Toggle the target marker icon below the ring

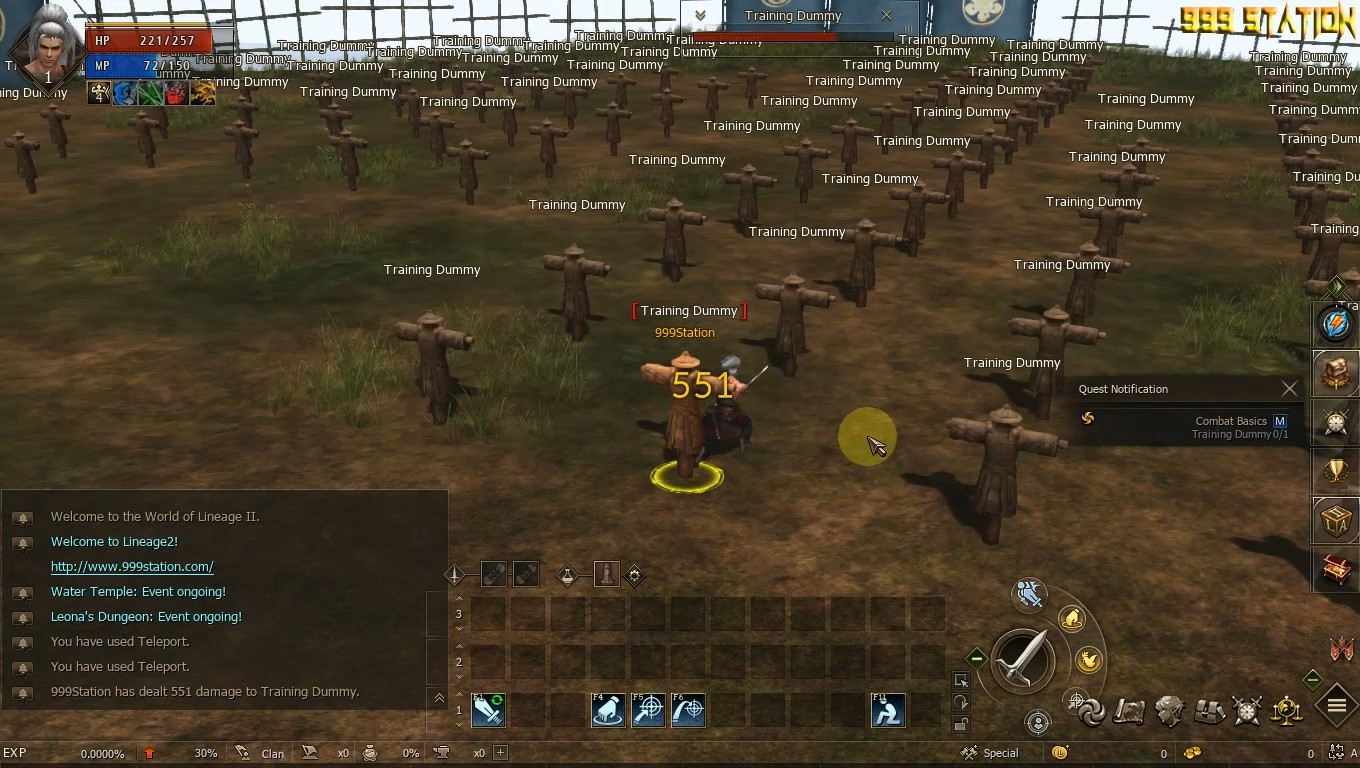click(1038, 723)
